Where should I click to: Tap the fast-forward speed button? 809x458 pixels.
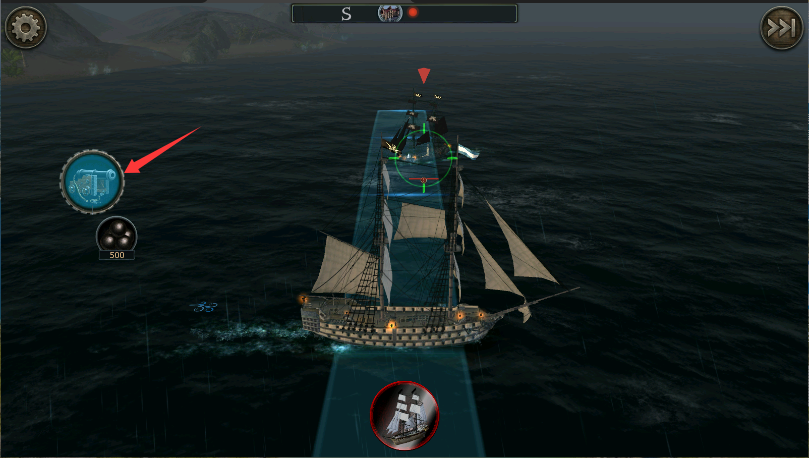click(x=782, y=27)
